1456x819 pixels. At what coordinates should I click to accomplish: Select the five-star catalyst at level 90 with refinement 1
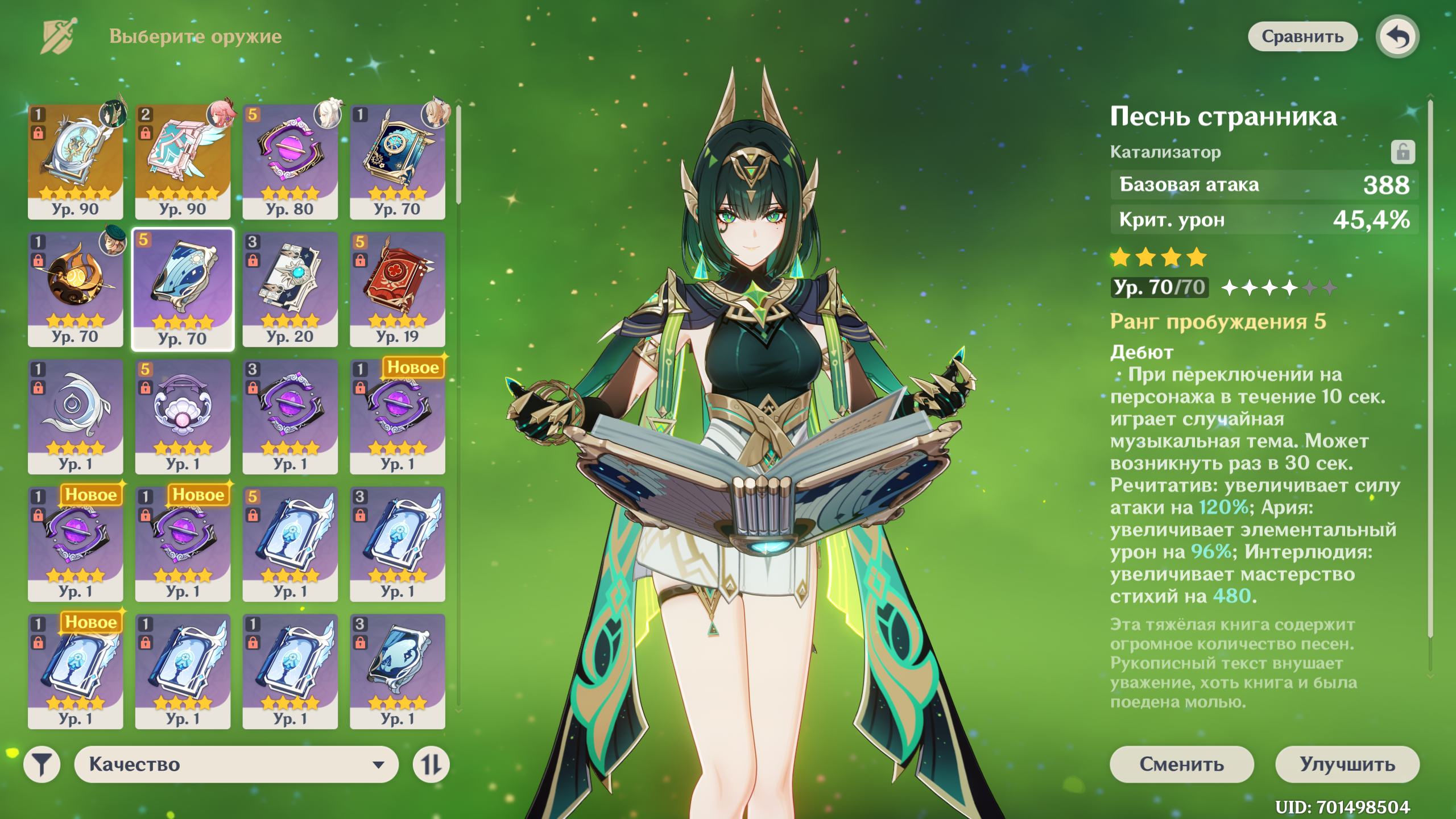pos(76,161)
